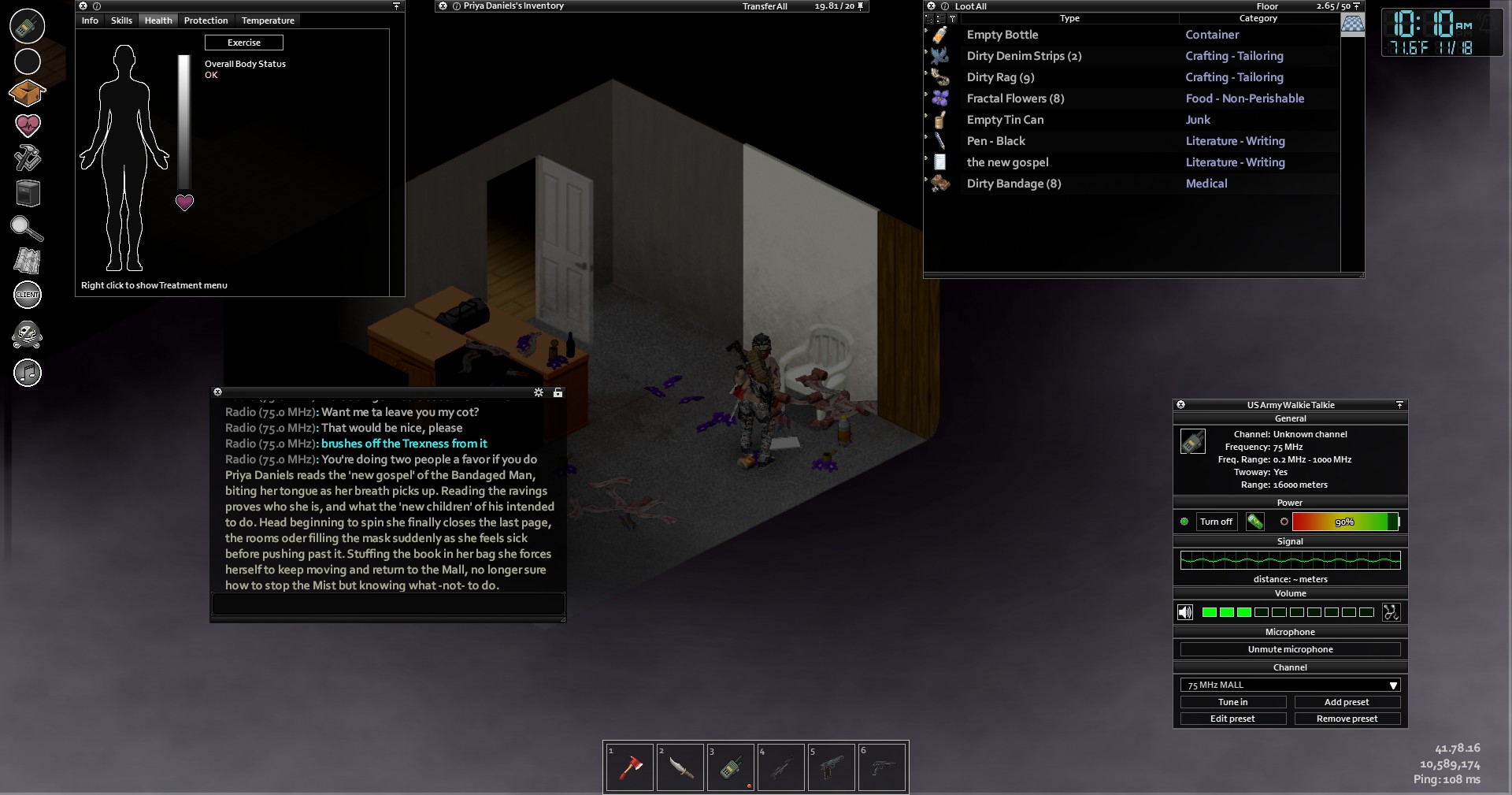Loot All items from the floor
The height and width of the screenshot is (795, 1512).
click(970, 6)
